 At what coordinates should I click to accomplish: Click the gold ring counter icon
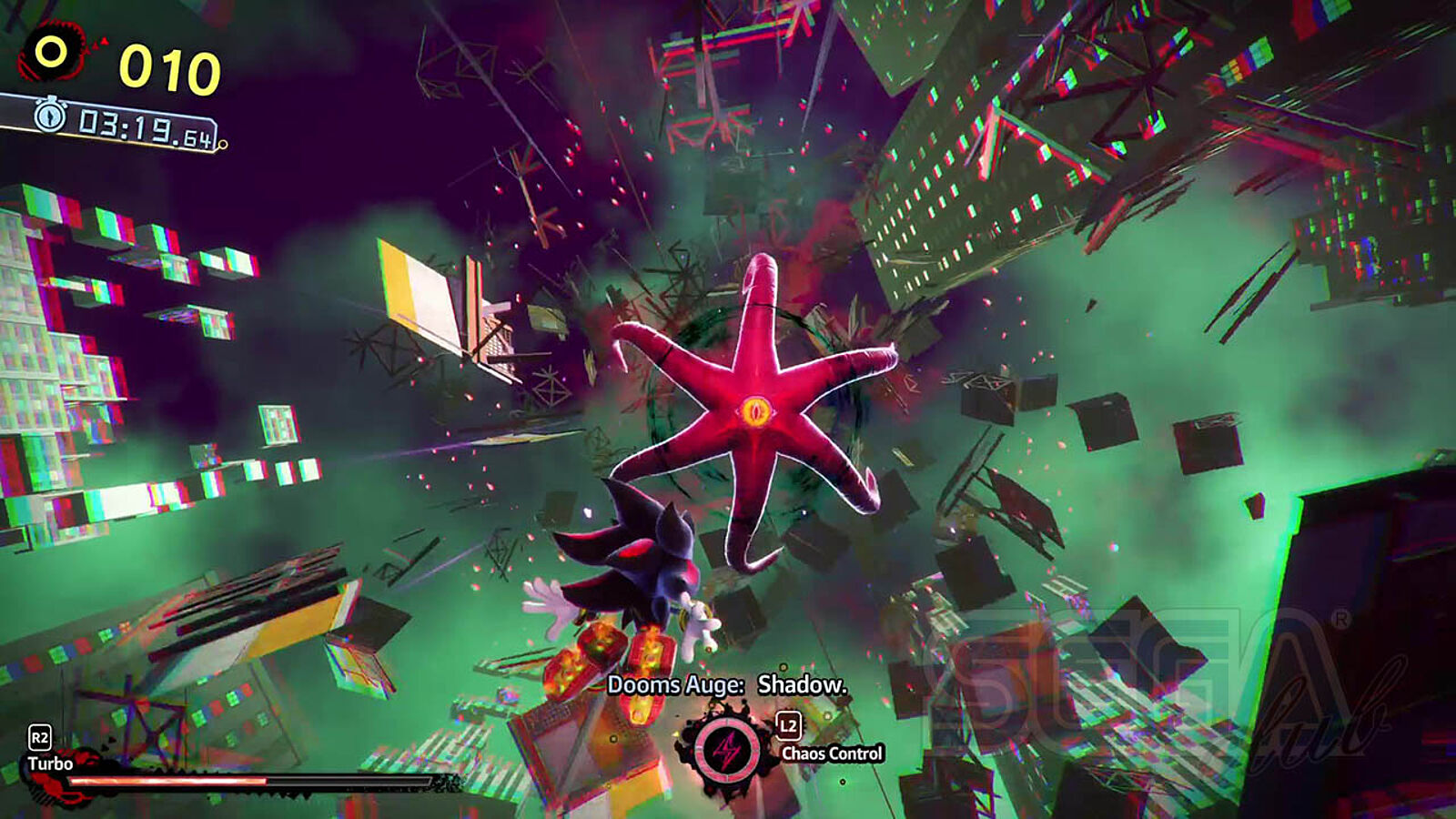click(x=52, y=53)
